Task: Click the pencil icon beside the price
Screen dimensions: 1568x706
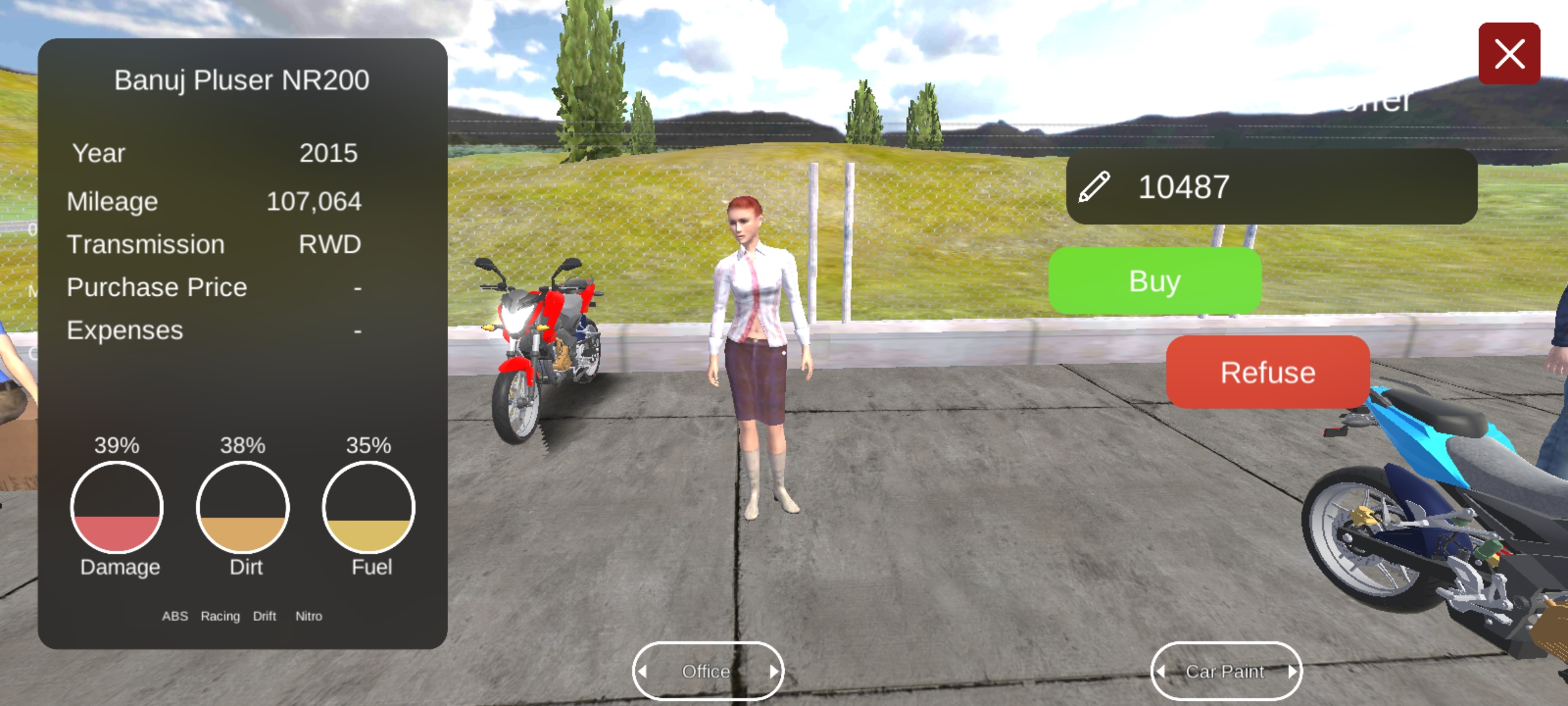Action: (1094, 187)
